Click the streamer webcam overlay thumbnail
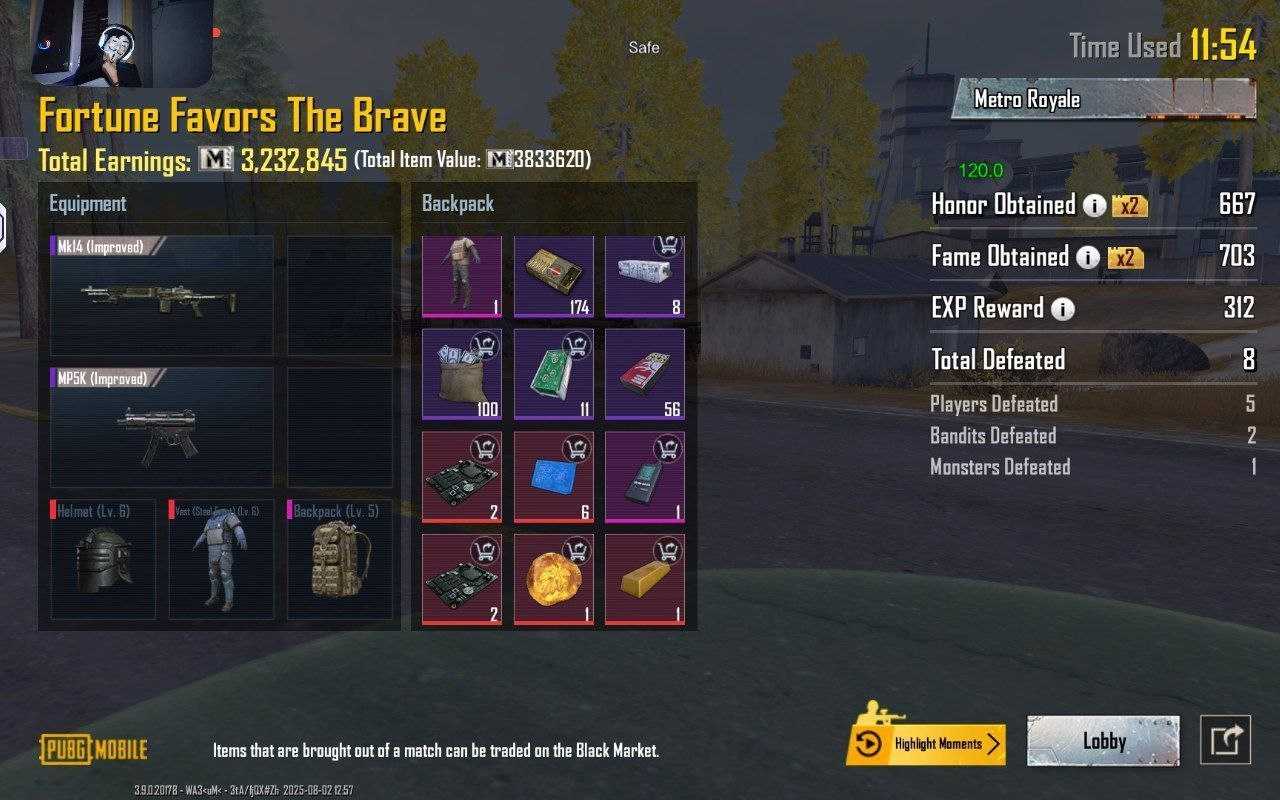The height and width of the screenshot is (800, 1280). pyautogui.click(x=122, y=43)
